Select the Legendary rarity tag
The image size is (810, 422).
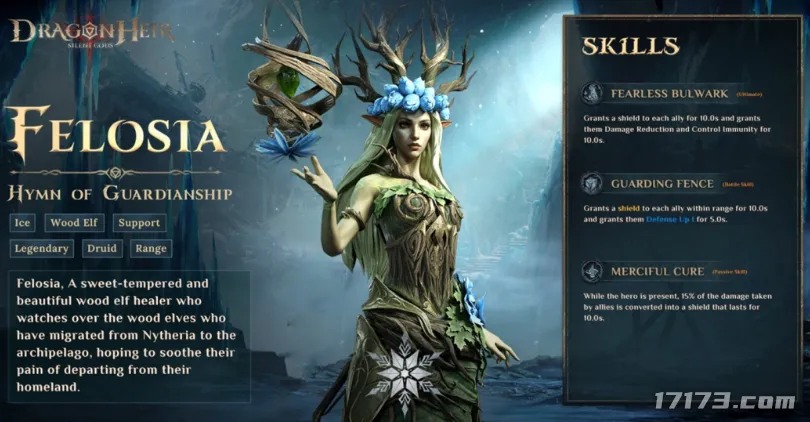pyautogui.click(x=43, y=248)
